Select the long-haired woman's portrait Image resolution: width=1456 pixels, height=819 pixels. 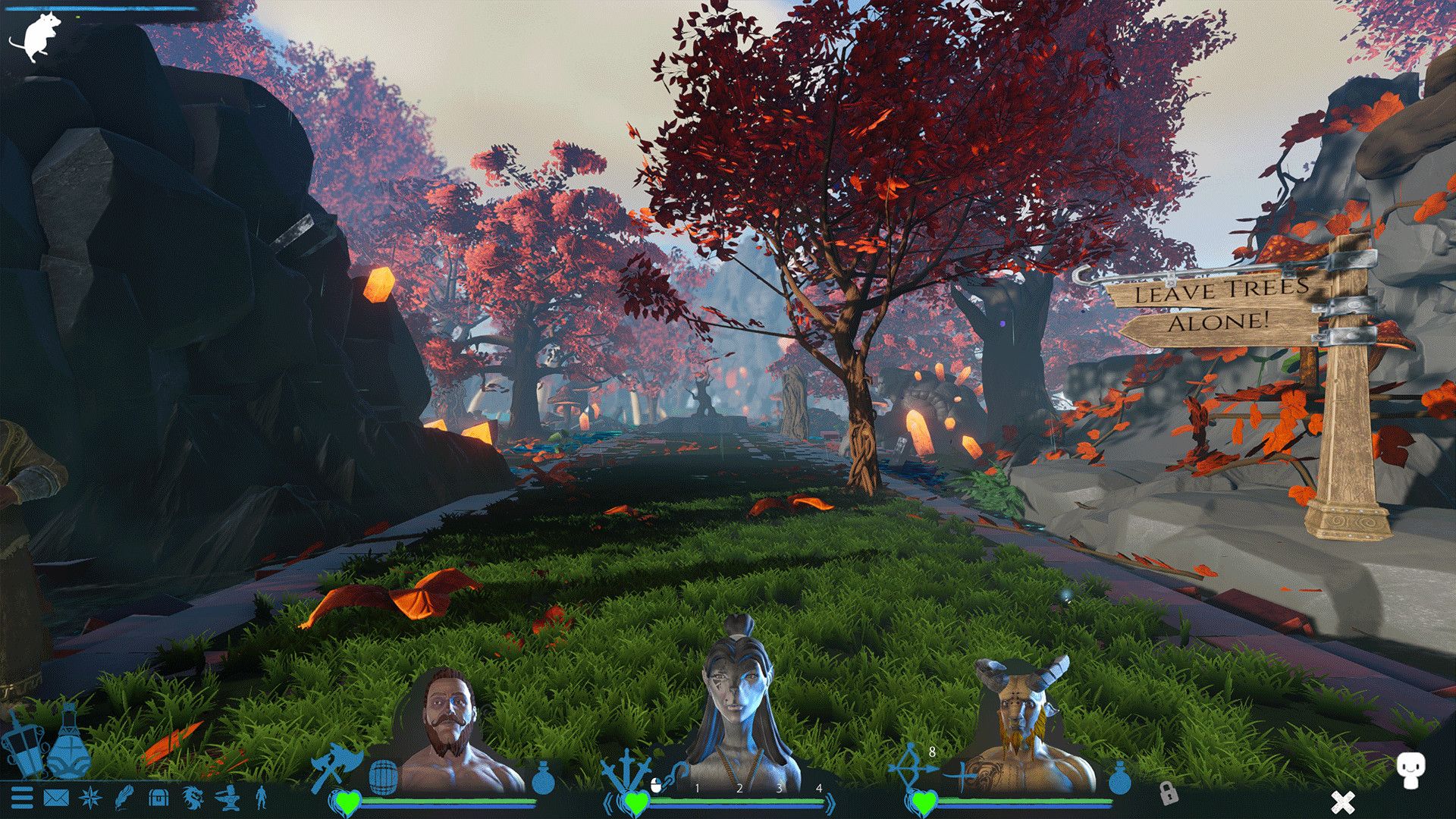[x=738, y=713]
